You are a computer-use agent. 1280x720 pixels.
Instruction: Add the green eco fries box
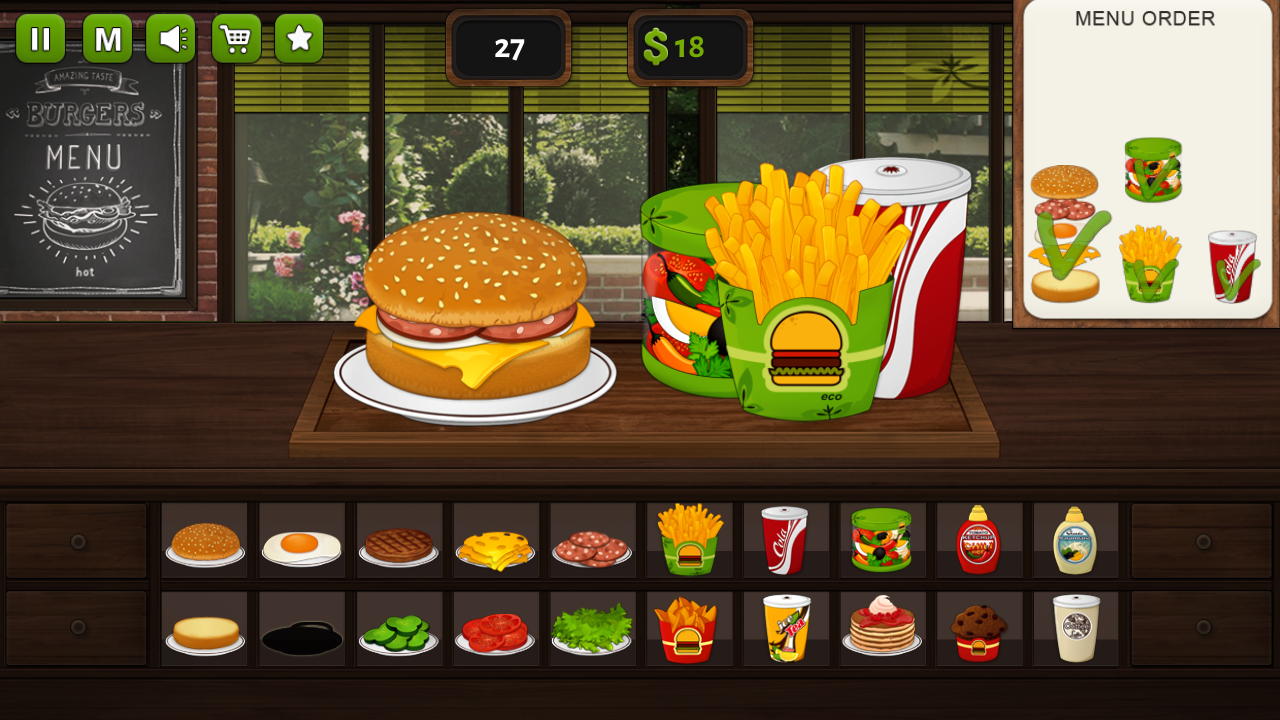pos(689,540)
